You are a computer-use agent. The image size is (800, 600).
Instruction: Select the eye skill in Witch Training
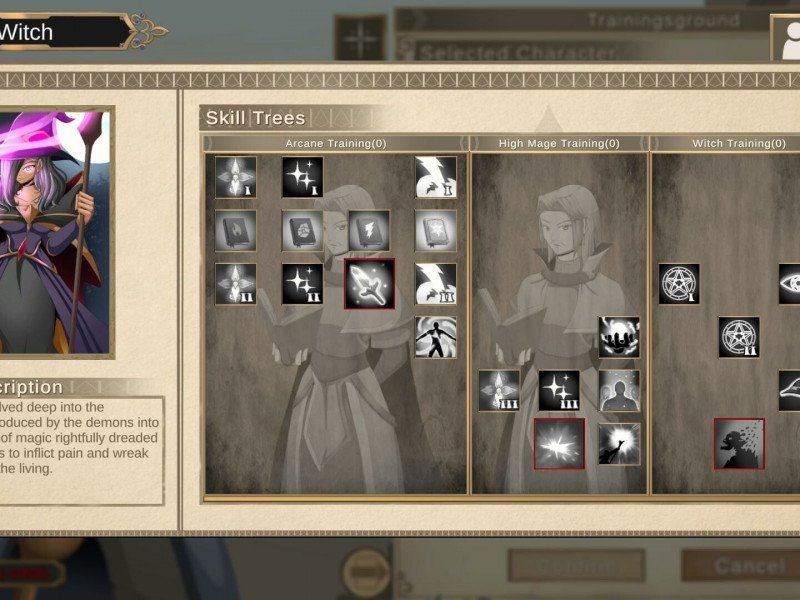(x=791, y=284)
